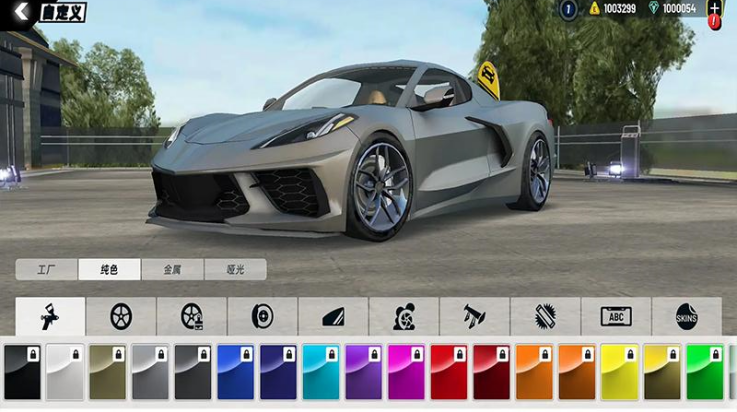Go back using the arrow button

click(x=22, y=11)
